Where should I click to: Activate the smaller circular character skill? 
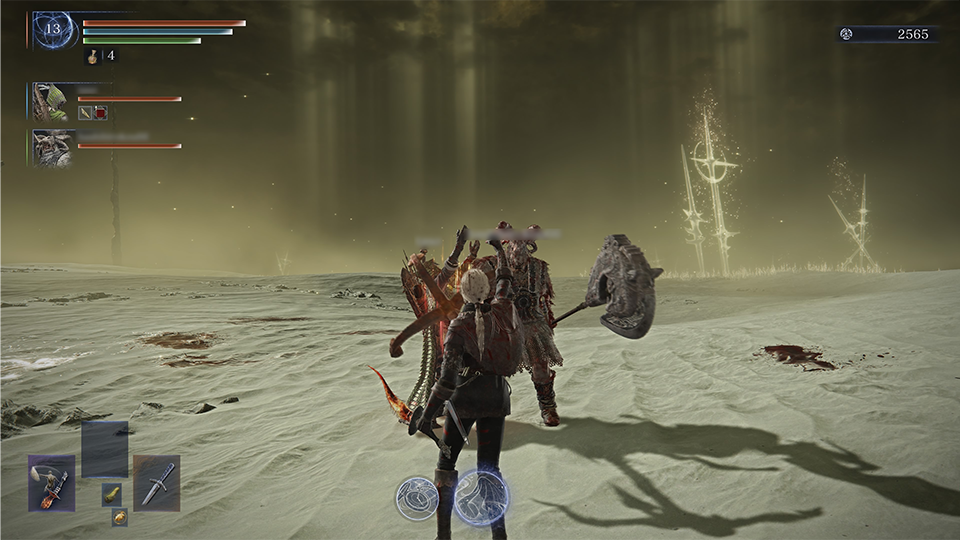[416, 497]
